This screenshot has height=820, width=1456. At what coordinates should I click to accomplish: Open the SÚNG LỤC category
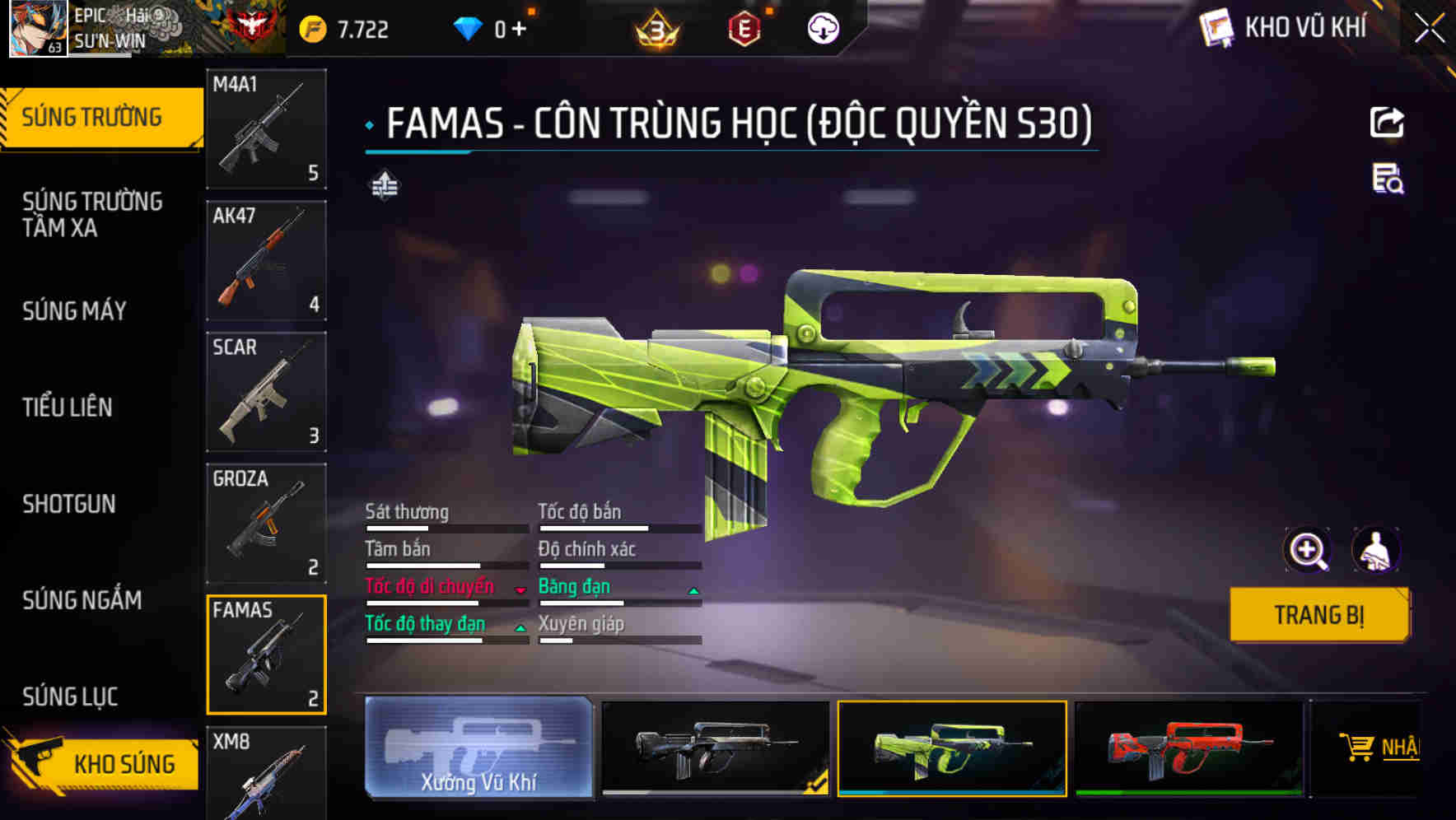[x=70, y=697]
